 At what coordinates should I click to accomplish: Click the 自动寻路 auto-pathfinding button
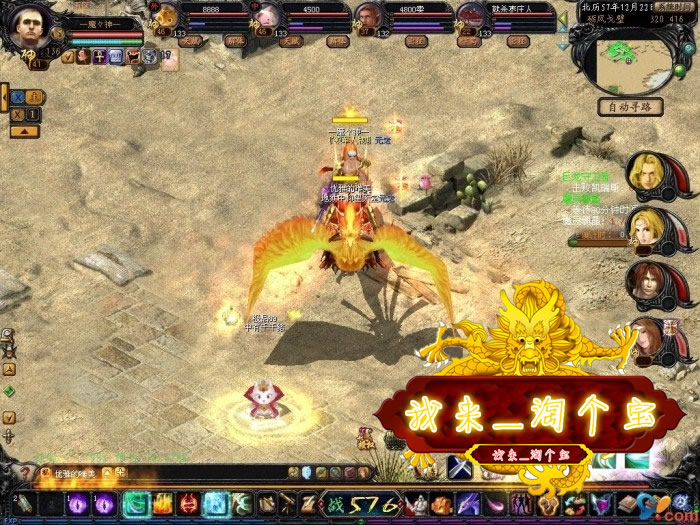pos(633,107)
